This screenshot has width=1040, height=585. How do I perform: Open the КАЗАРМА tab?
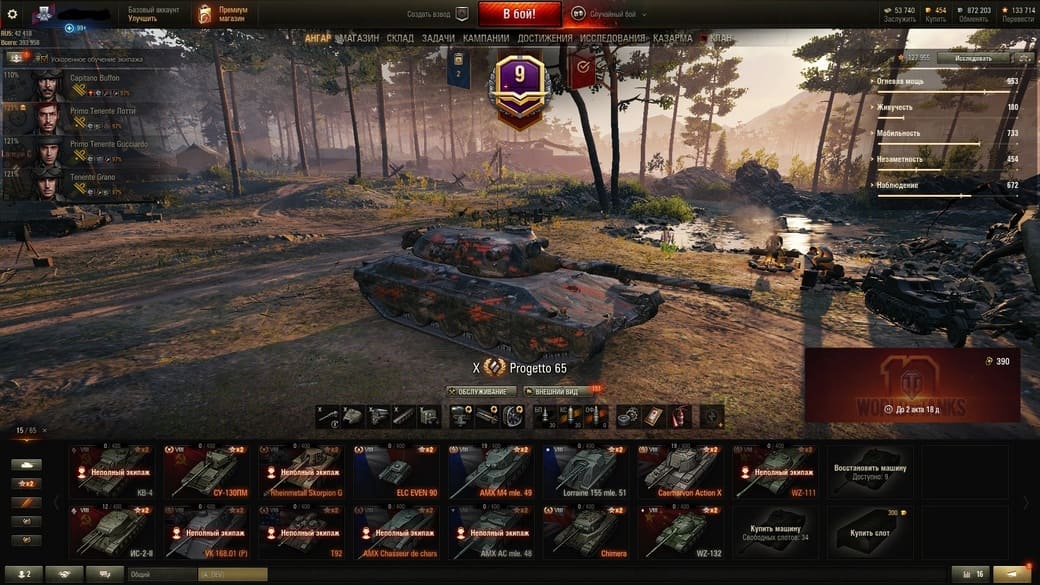(x=672, y=38)
